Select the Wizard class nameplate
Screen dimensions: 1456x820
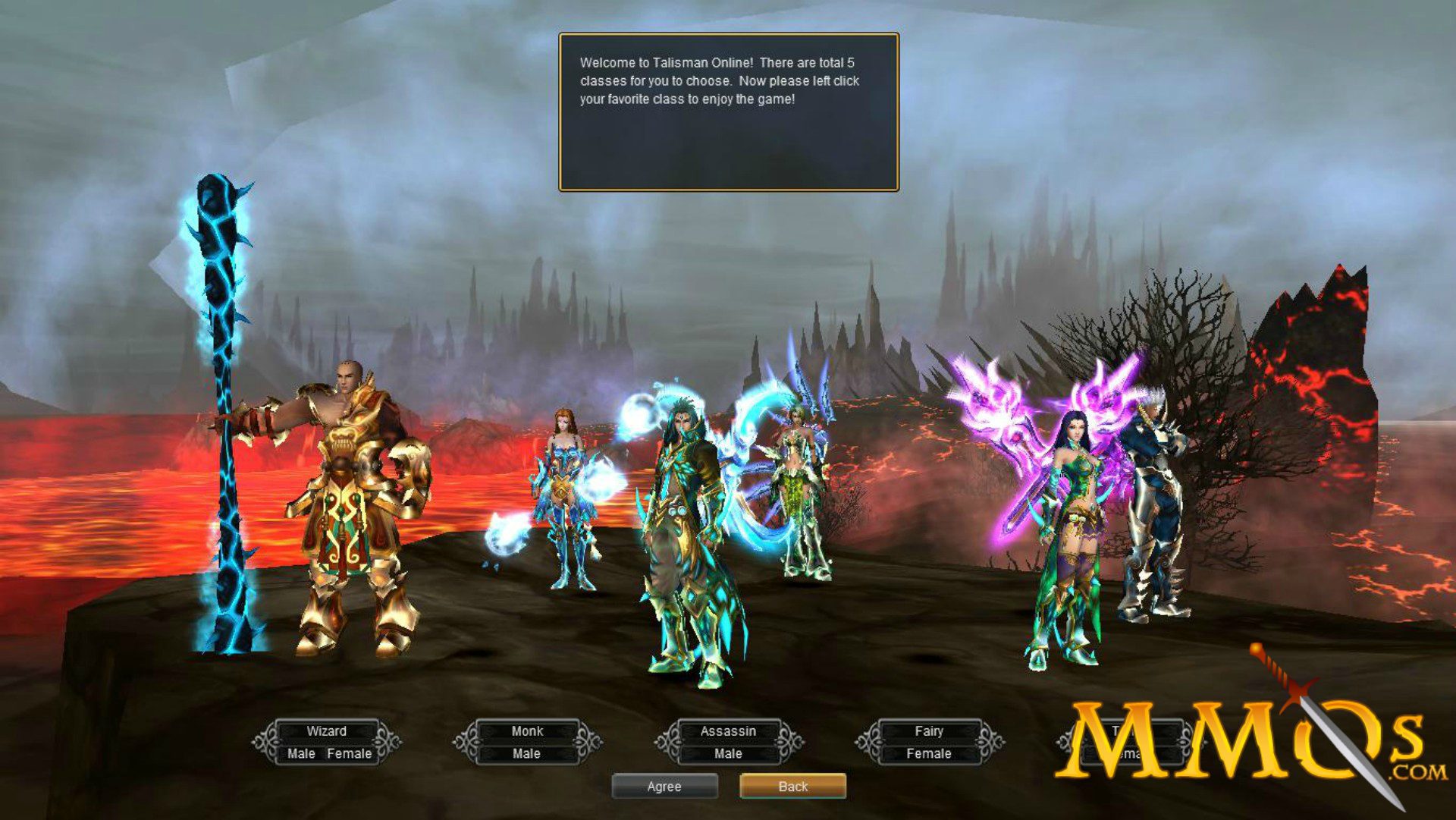[x=325, y=731]
